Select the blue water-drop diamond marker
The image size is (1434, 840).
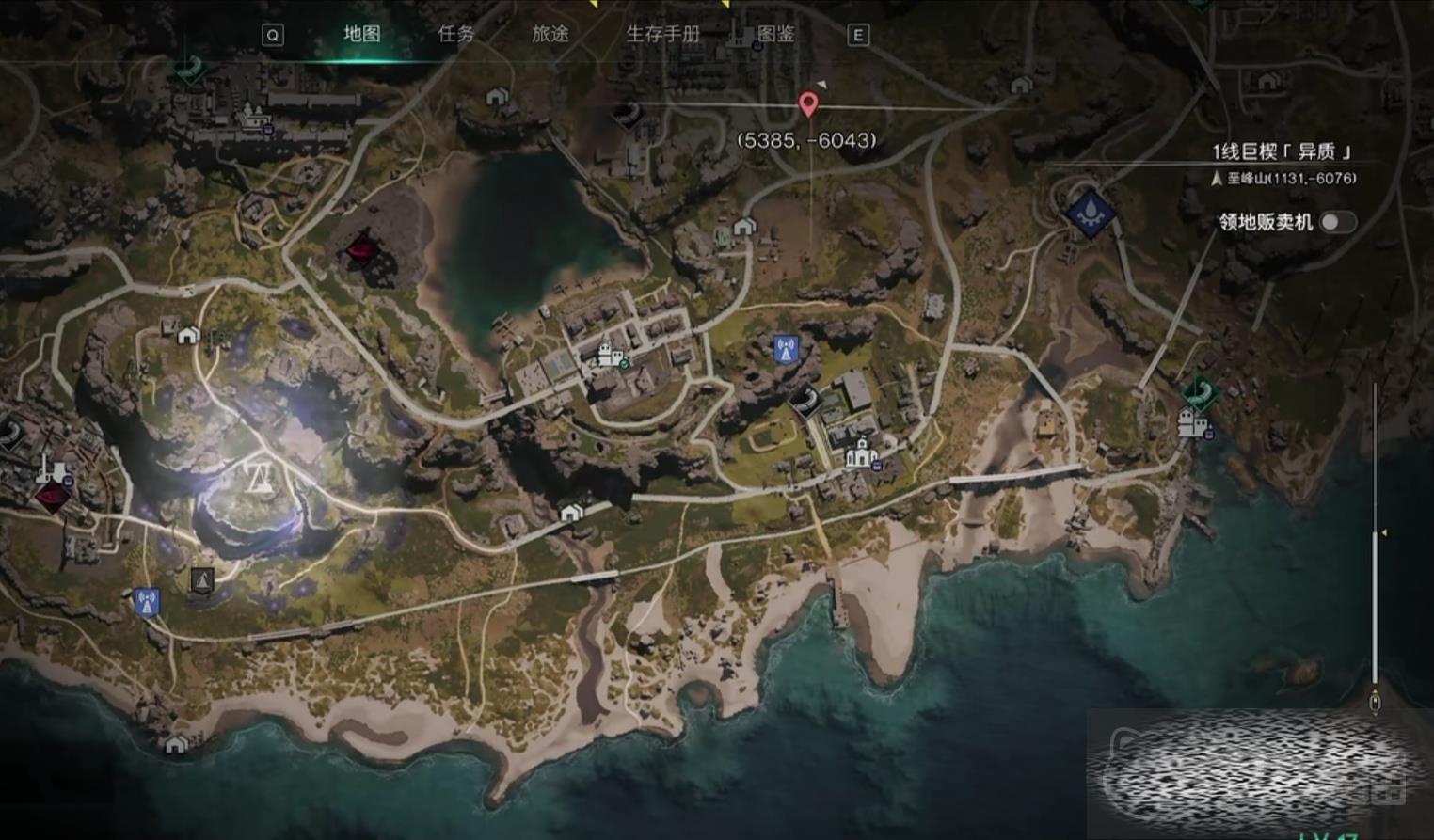coord(1091,211)
